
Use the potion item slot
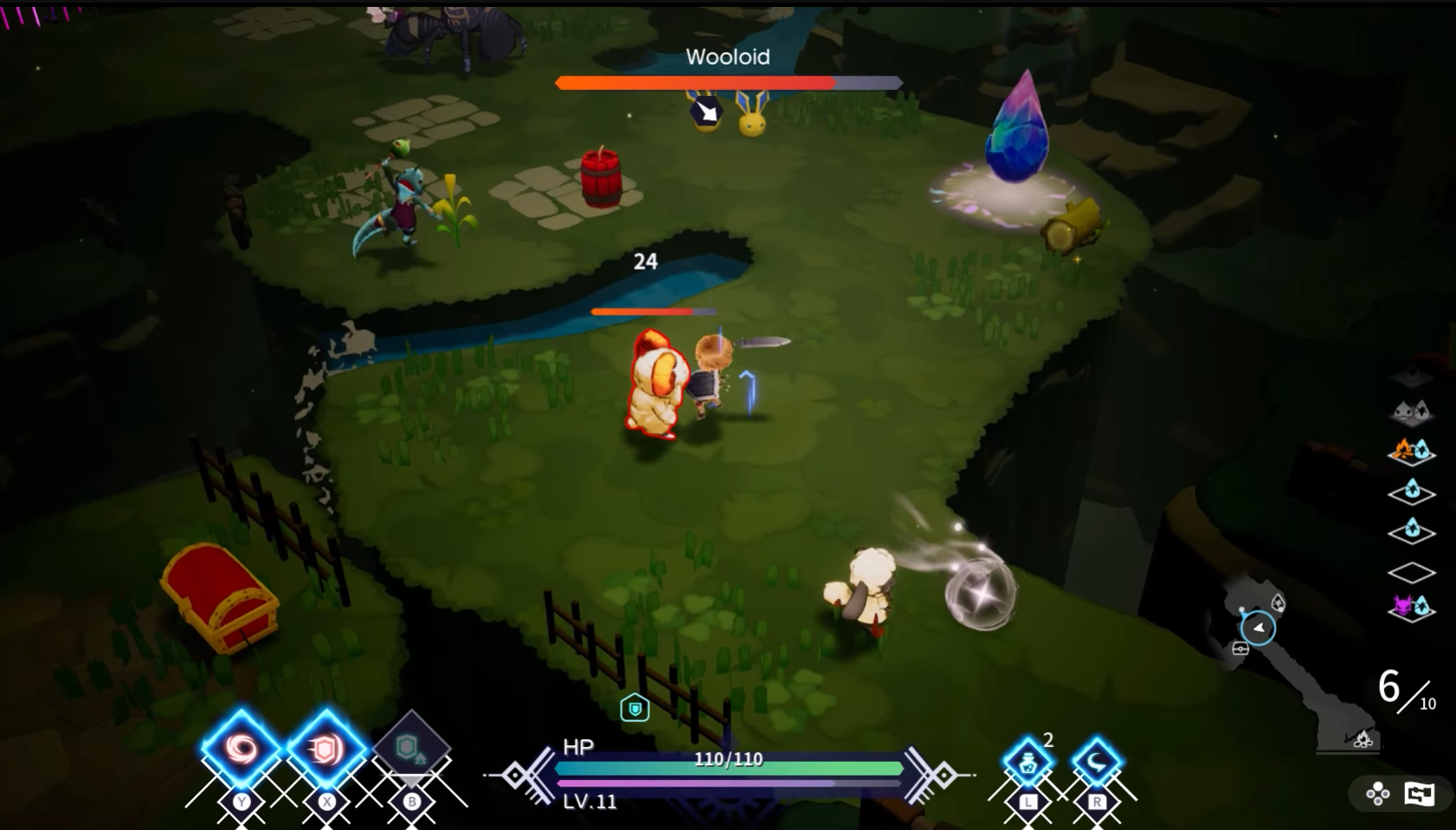[1028, 763]
